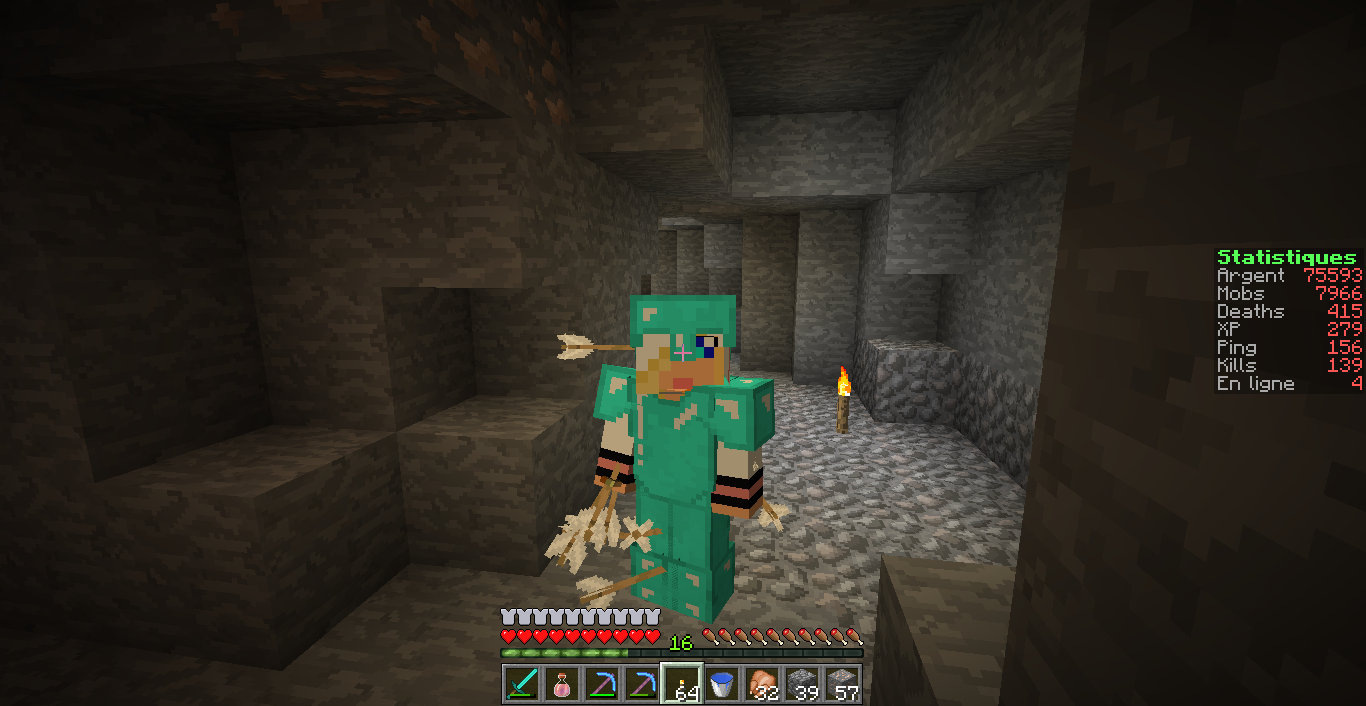Select the diamond sword hotbar slot
Viewport: 1366px width, 706px height.
(522, 684)
